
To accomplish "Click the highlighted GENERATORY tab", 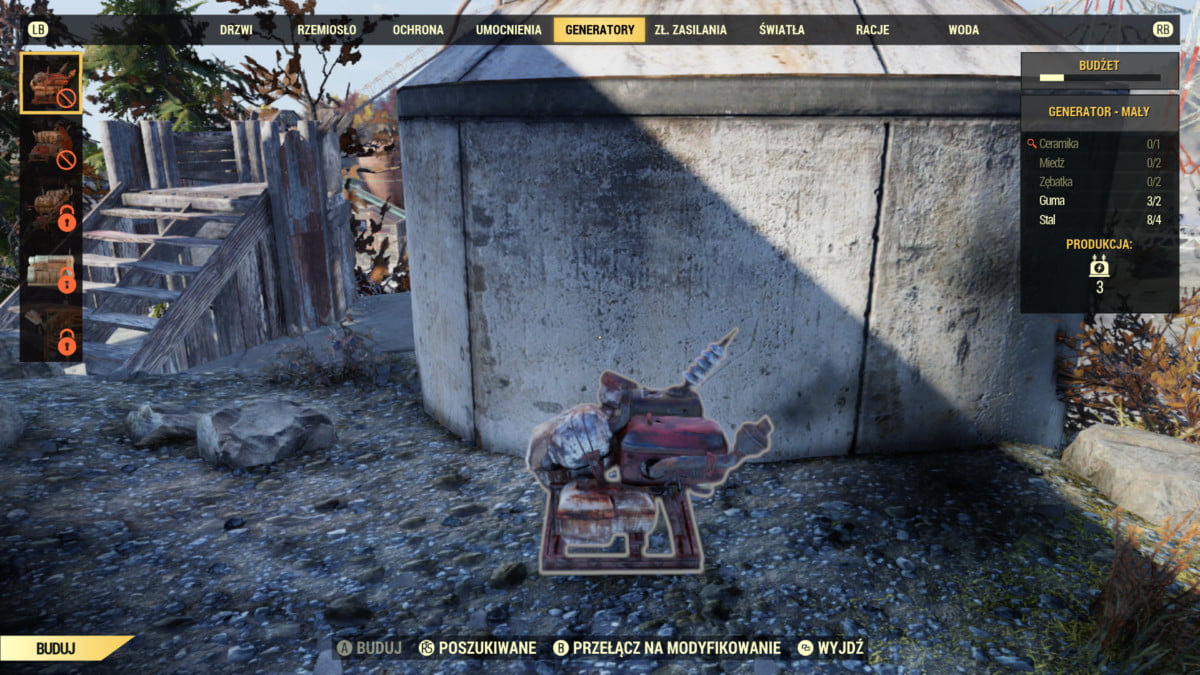I will (599, 30).
